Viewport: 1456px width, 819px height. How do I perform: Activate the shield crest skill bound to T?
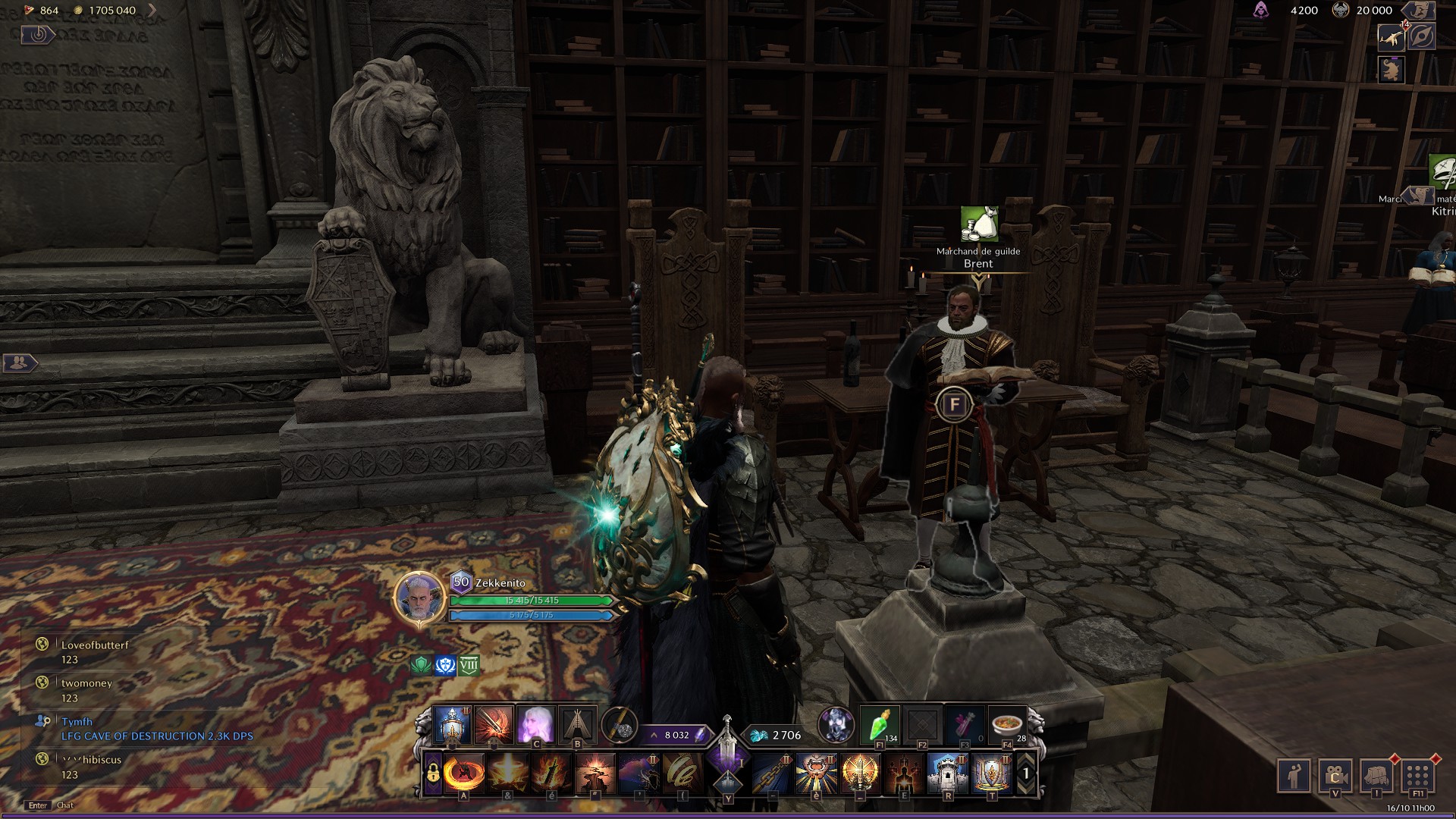(x=993, y=775)
